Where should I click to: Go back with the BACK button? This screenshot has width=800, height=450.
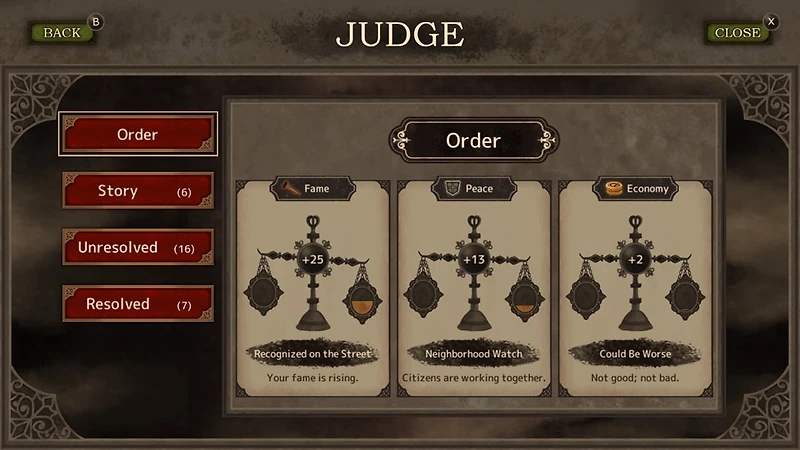tap(62, 32)
